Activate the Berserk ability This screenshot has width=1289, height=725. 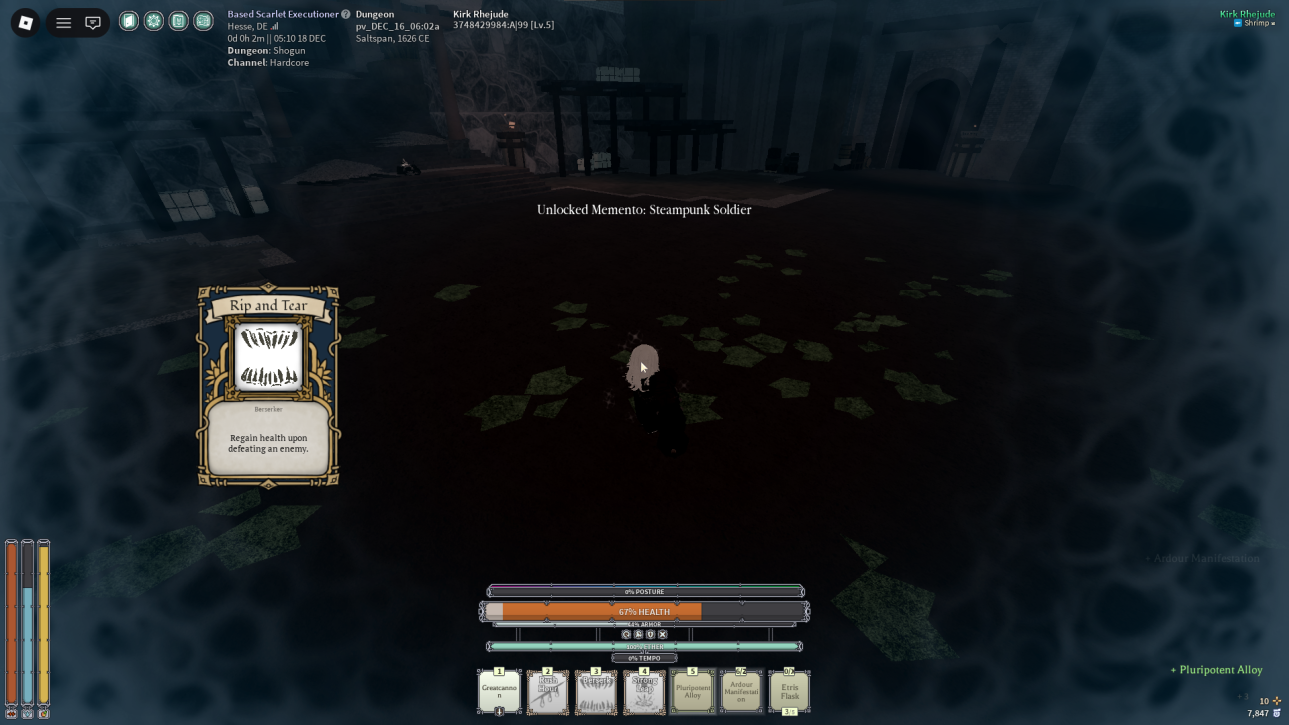596,692
